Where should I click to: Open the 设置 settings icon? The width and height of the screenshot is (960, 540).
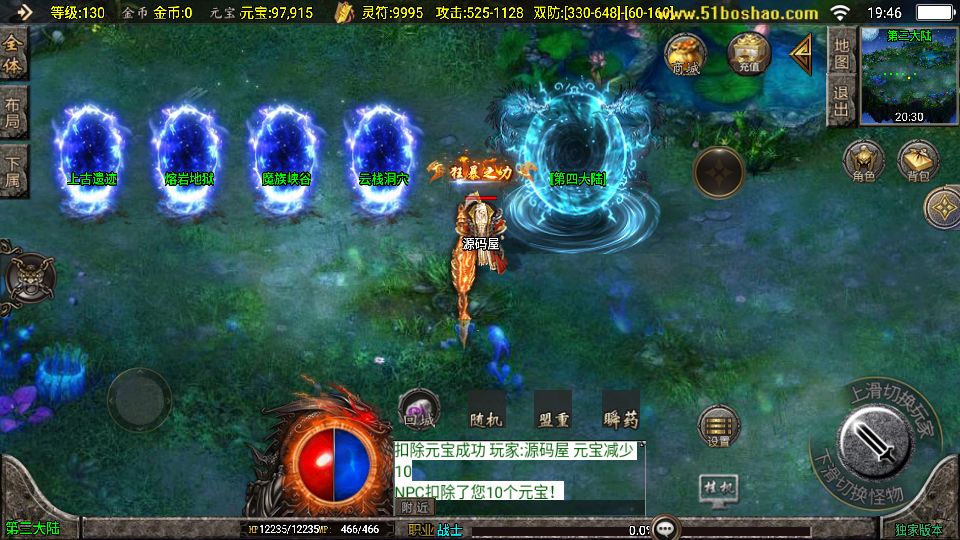point(718,426)
